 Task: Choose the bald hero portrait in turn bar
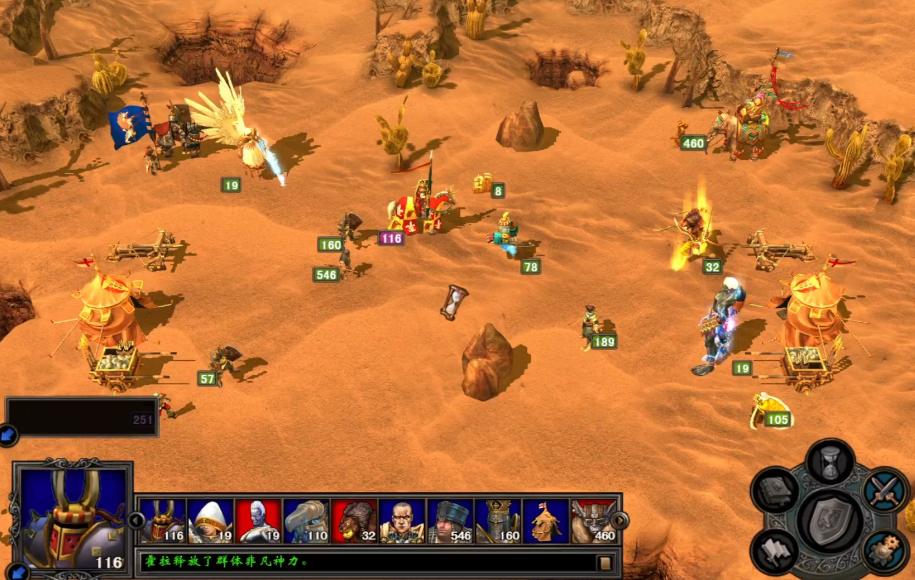coord(402,521)
